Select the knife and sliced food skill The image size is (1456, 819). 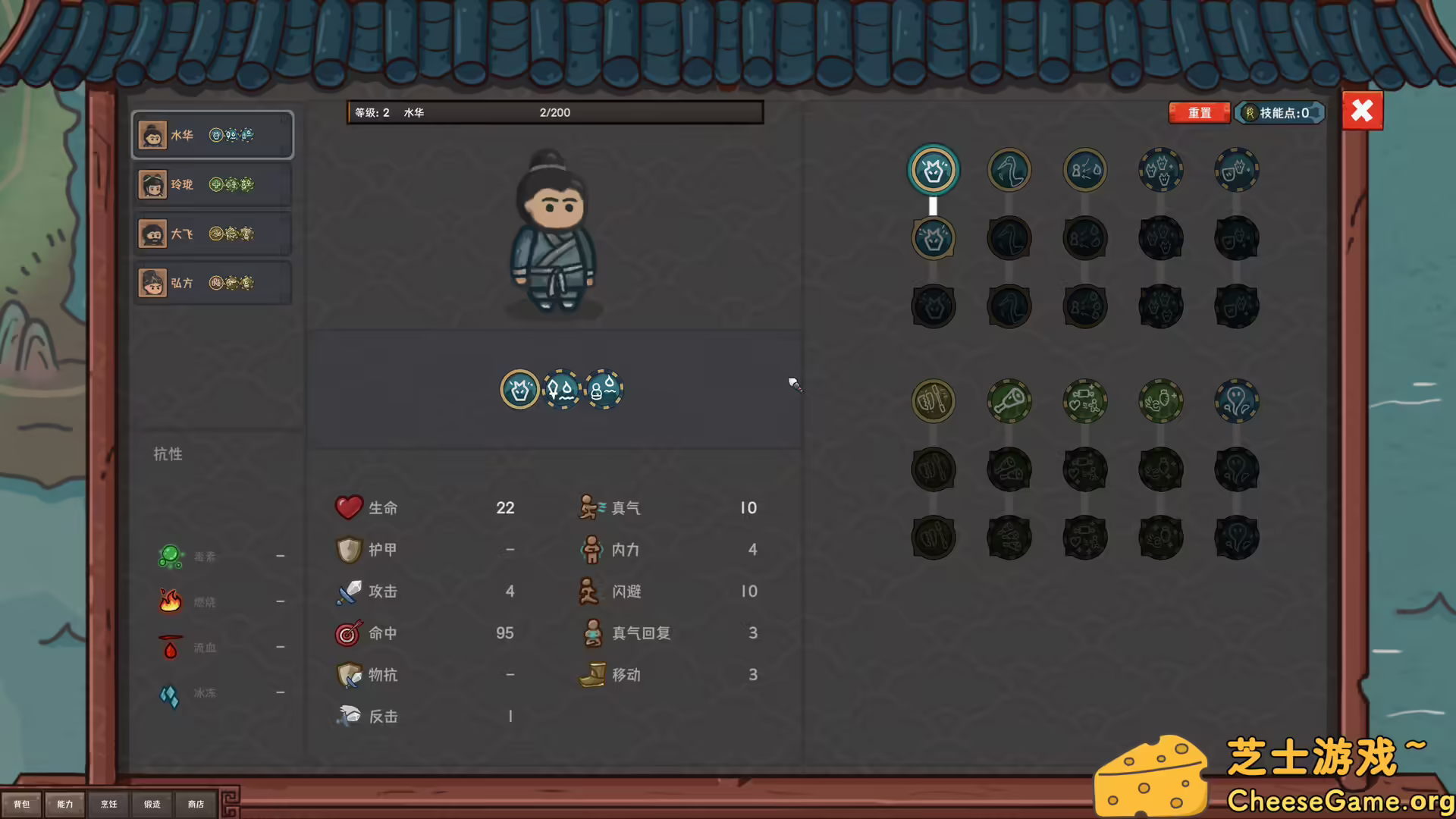(x=933, y=400)
